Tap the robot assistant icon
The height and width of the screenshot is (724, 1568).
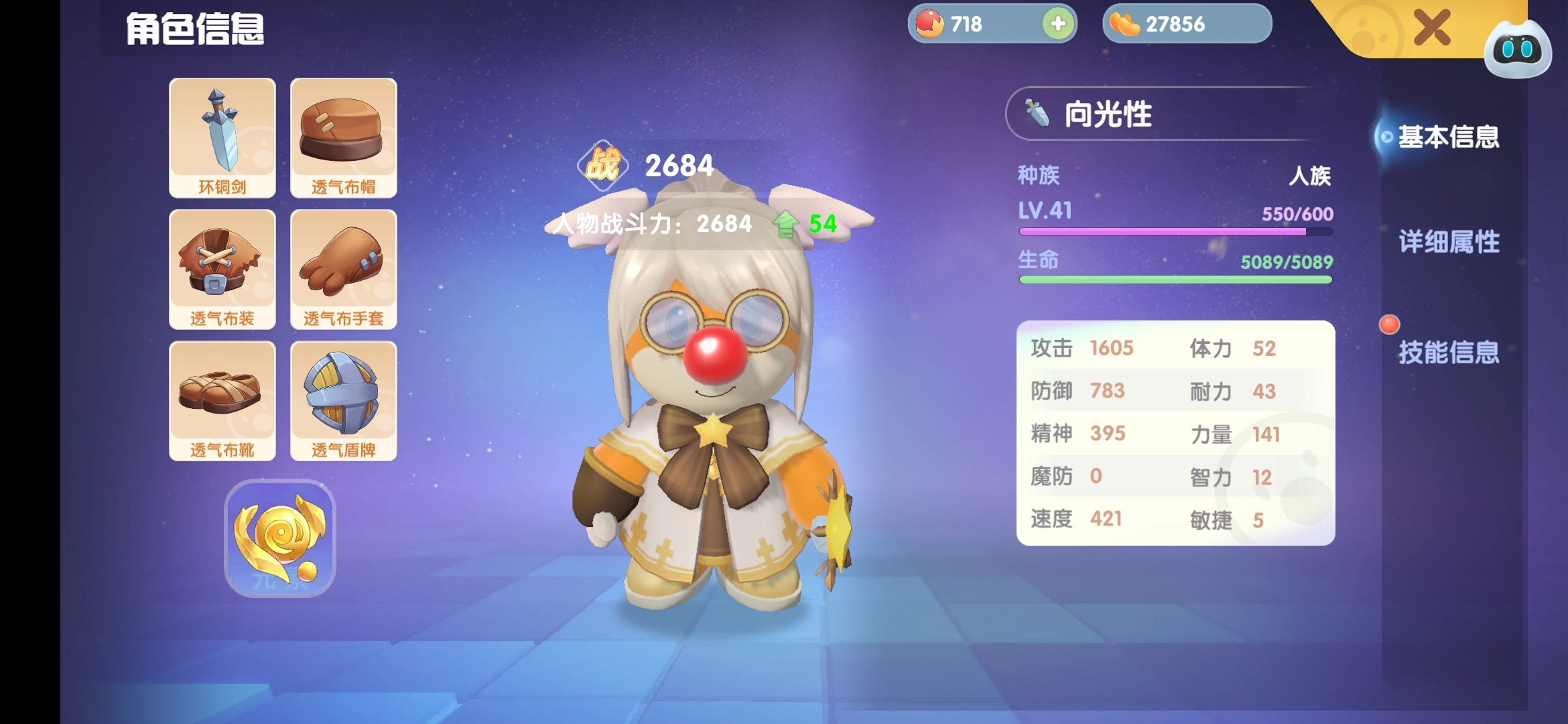tap(1517, 50)
